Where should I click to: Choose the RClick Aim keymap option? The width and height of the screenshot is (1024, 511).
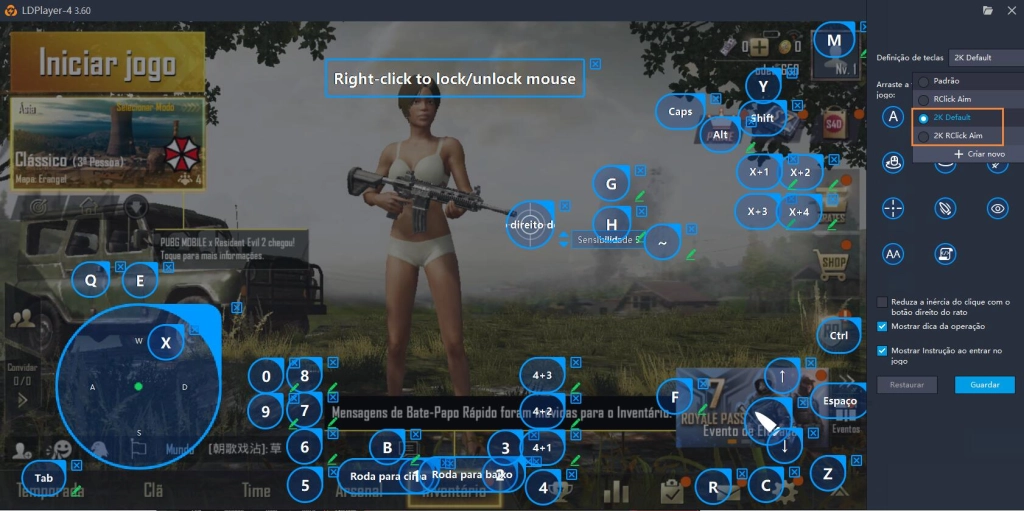pos(951,99)
